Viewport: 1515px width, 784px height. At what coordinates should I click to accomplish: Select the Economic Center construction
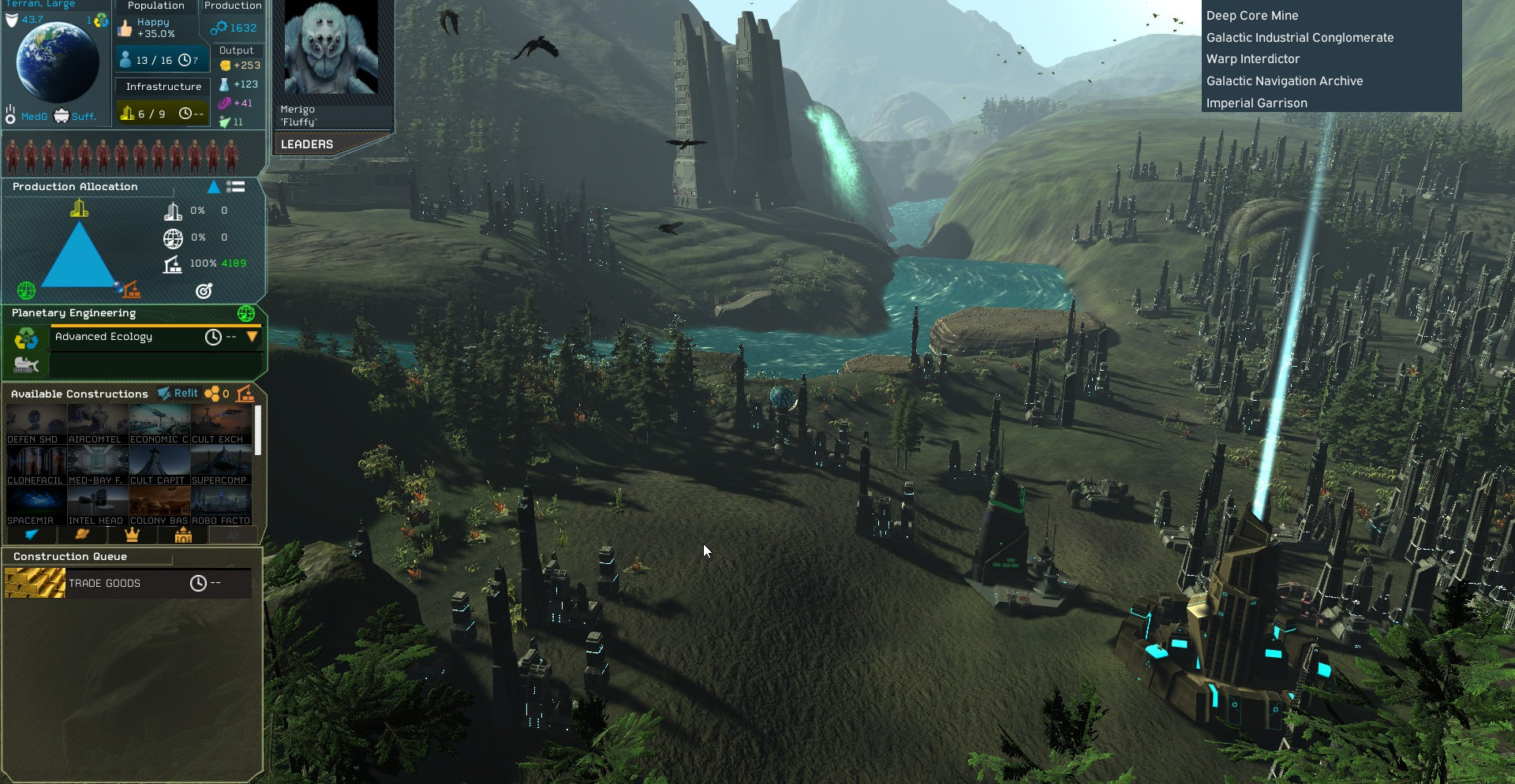(x=159, y=424)
